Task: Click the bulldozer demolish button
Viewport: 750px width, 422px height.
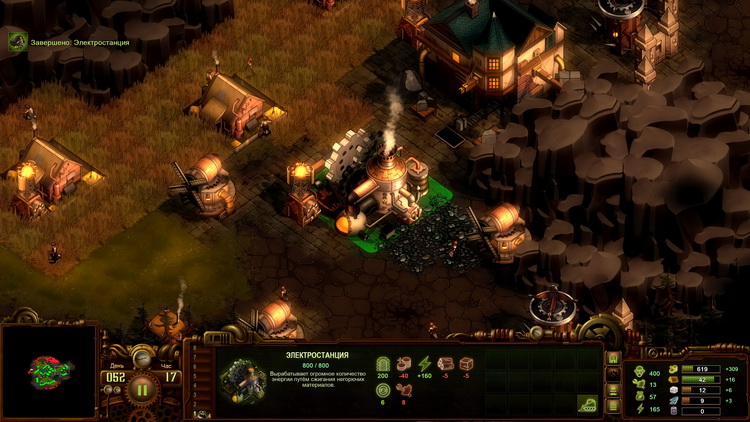Action: click(587, 403)
